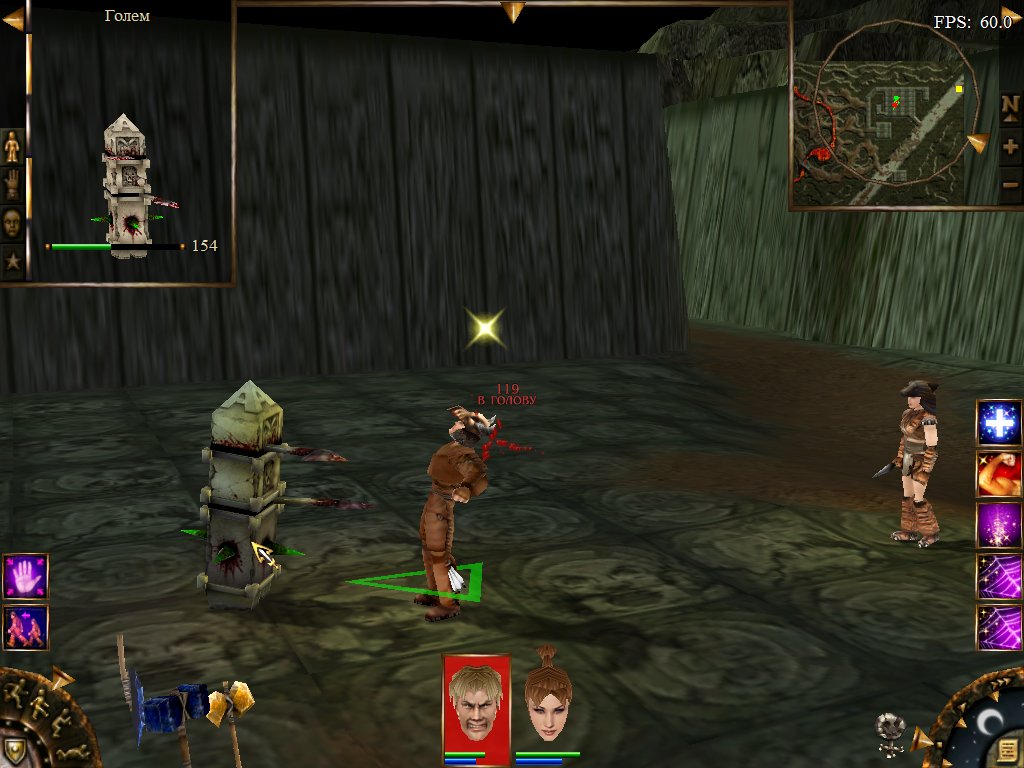
Task: Open the star tab in target panel
Action: pyautogui.click(x=12, y=262)
